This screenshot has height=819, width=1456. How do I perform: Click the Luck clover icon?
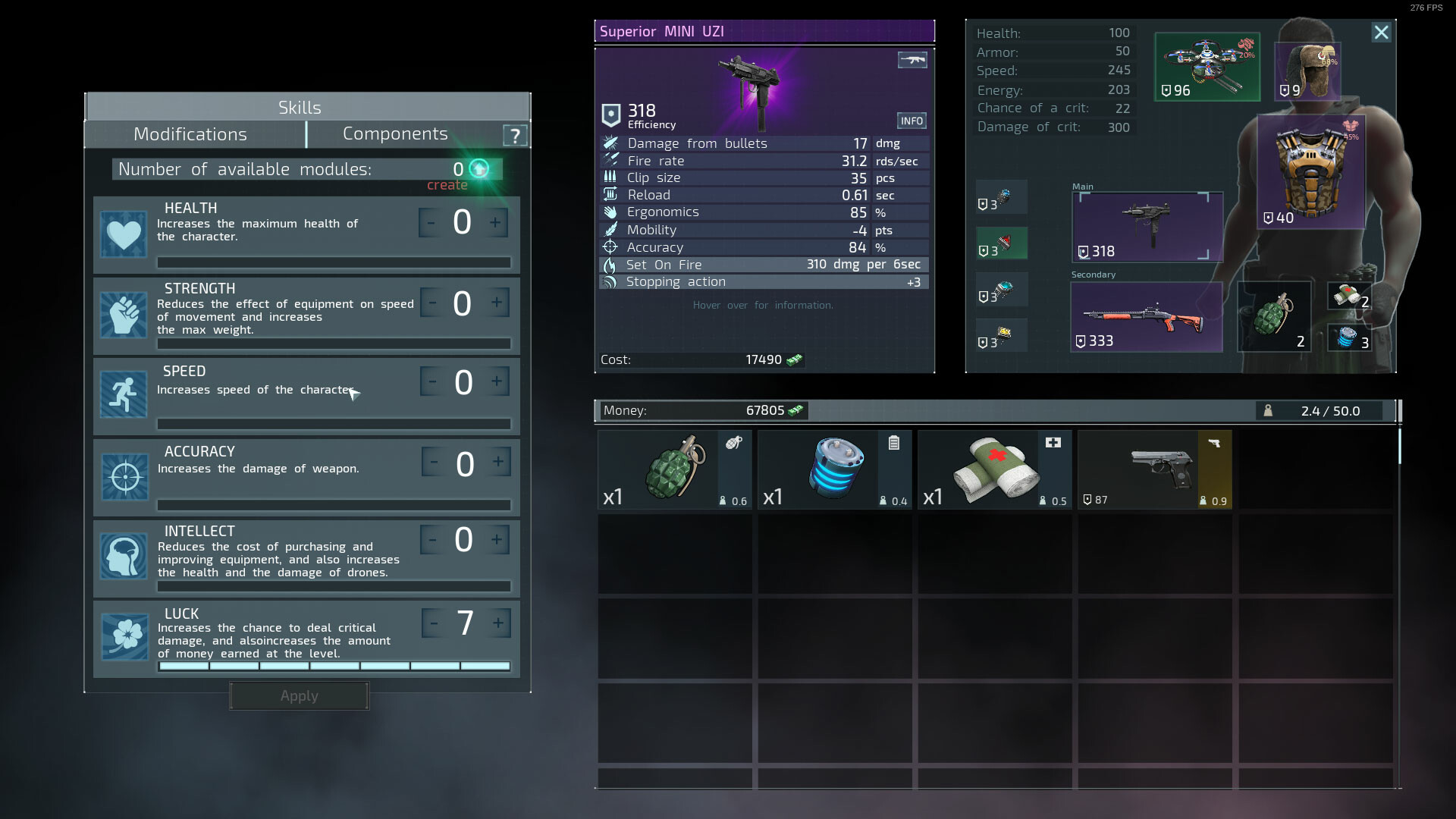124,637
